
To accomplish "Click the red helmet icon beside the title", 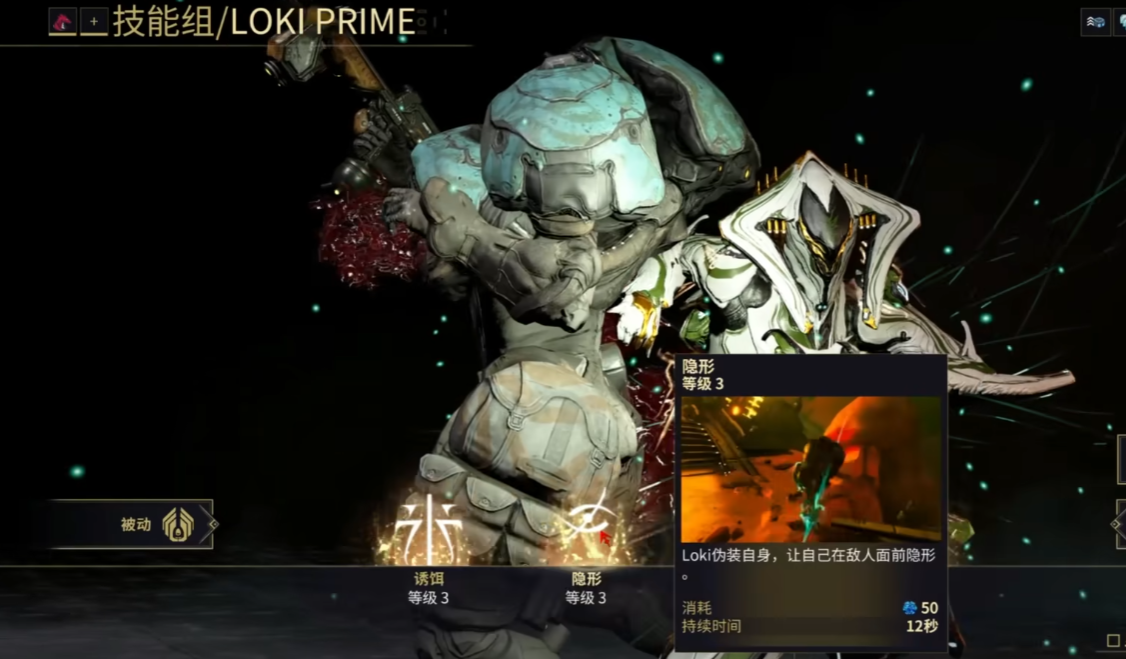I will click(63, 21).
